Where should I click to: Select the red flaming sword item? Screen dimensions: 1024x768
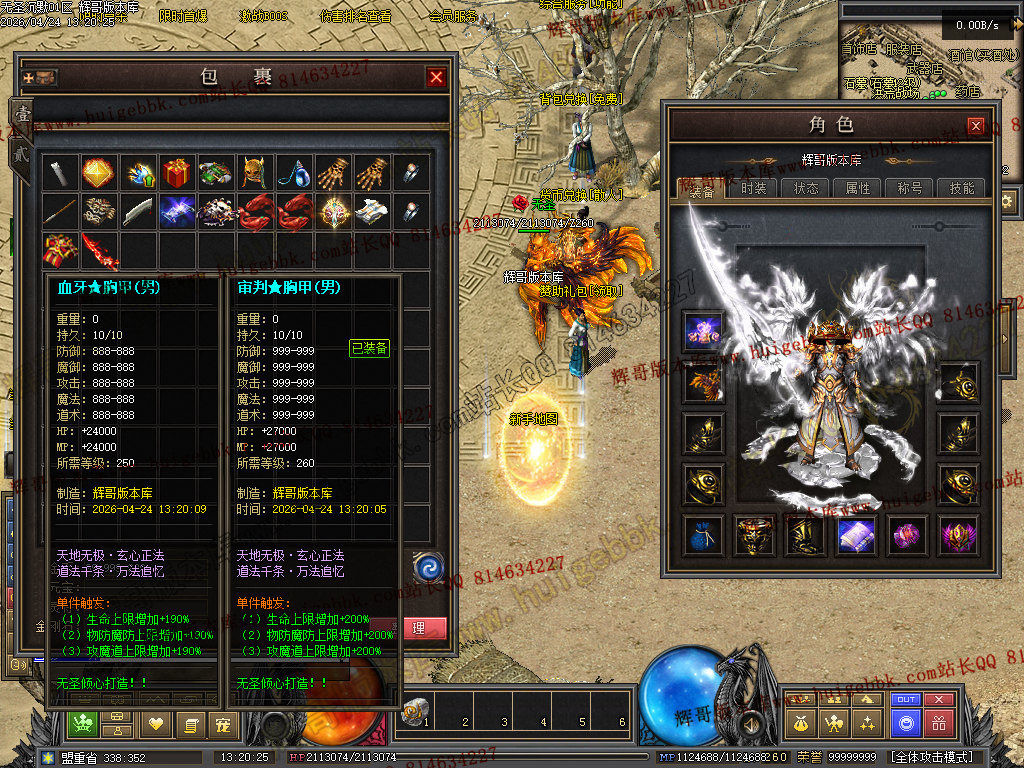98,250
